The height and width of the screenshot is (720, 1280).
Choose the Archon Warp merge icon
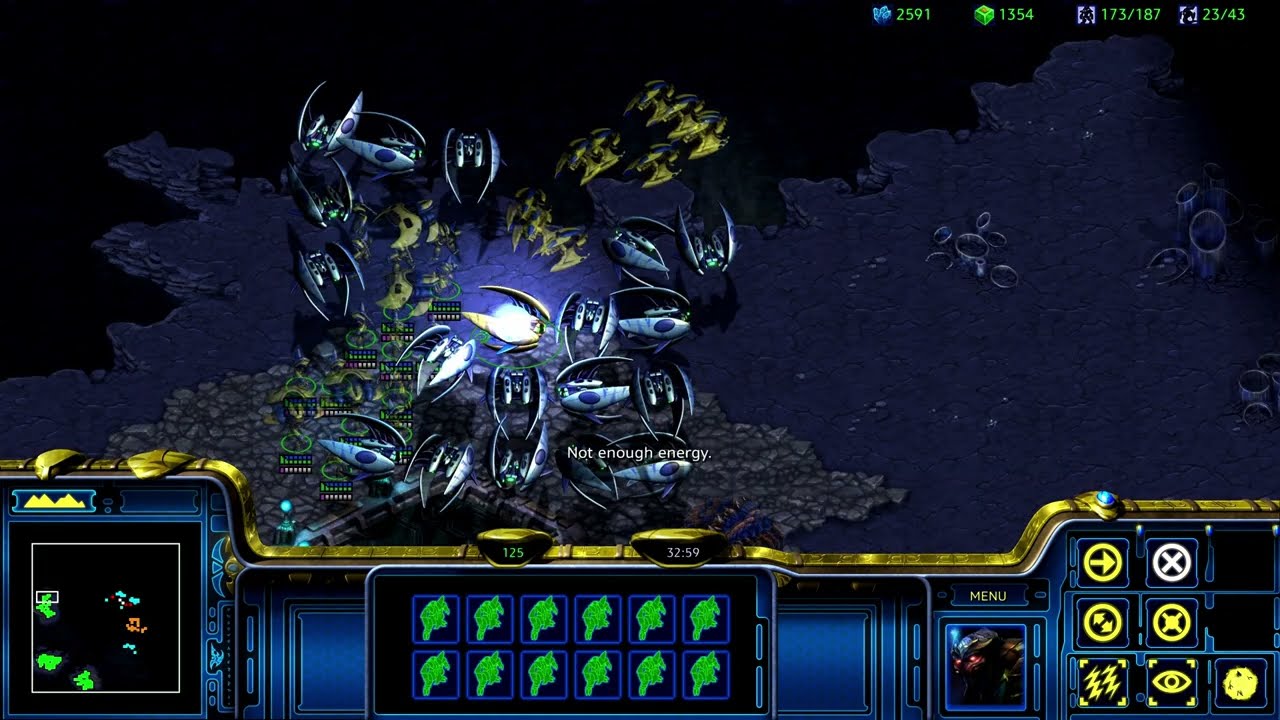tap(1240, 683)
